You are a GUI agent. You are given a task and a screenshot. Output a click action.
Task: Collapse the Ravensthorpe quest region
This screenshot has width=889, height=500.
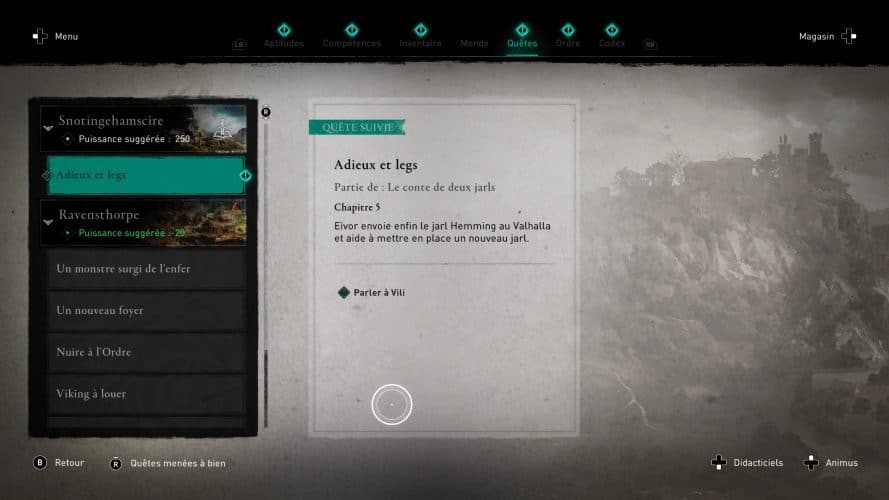(x=47, y=223)
